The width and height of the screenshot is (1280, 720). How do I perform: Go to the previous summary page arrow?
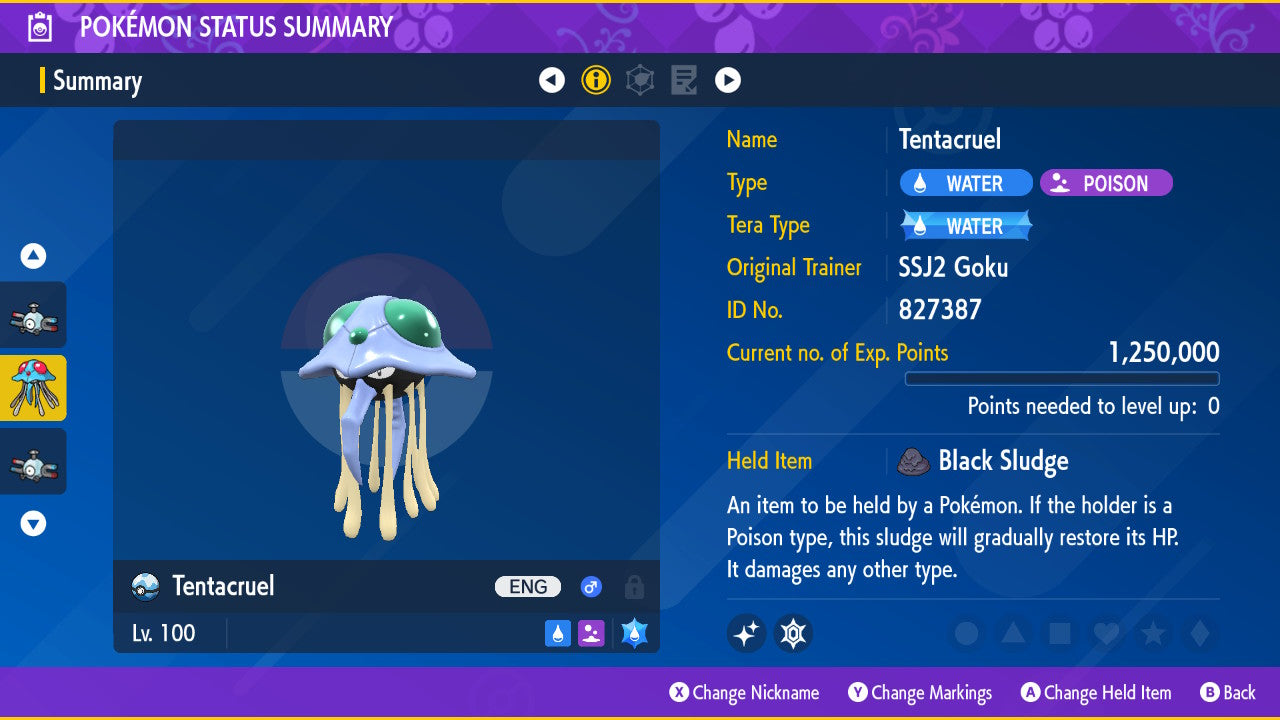coord(552,80)
